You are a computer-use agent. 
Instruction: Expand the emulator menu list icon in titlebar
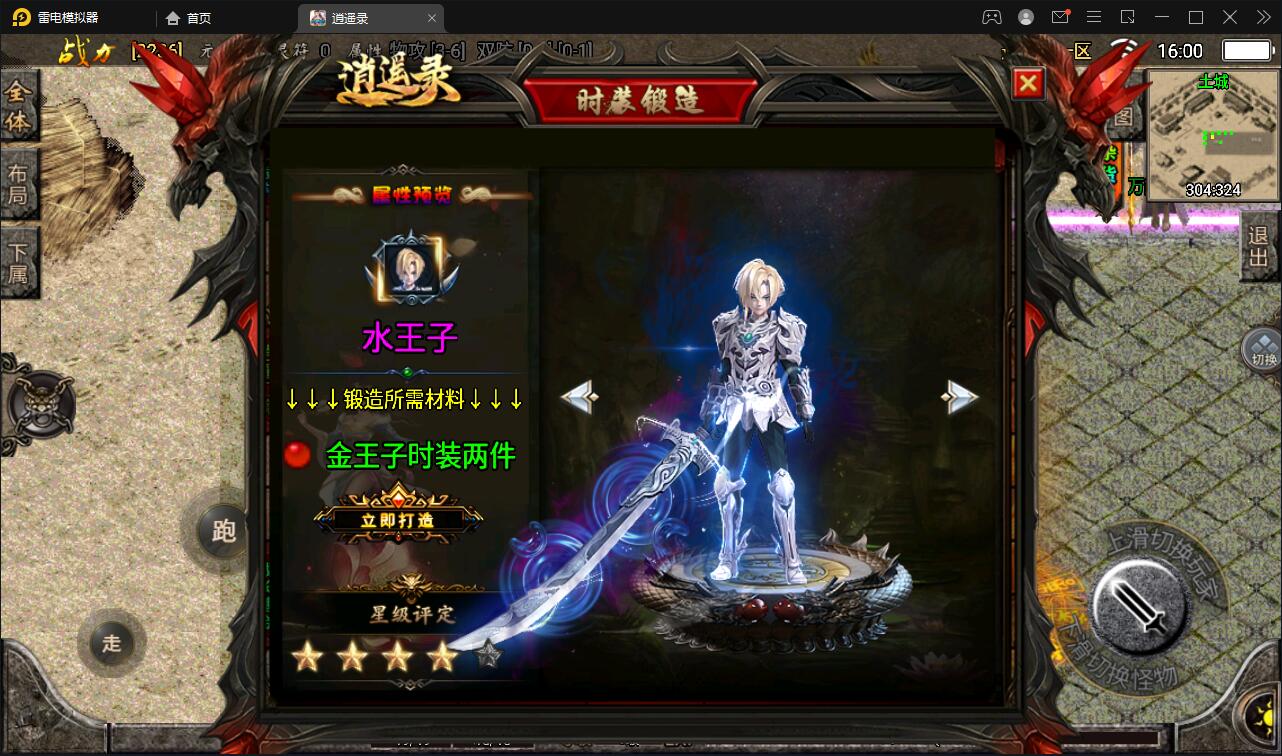pos(1094,17)
